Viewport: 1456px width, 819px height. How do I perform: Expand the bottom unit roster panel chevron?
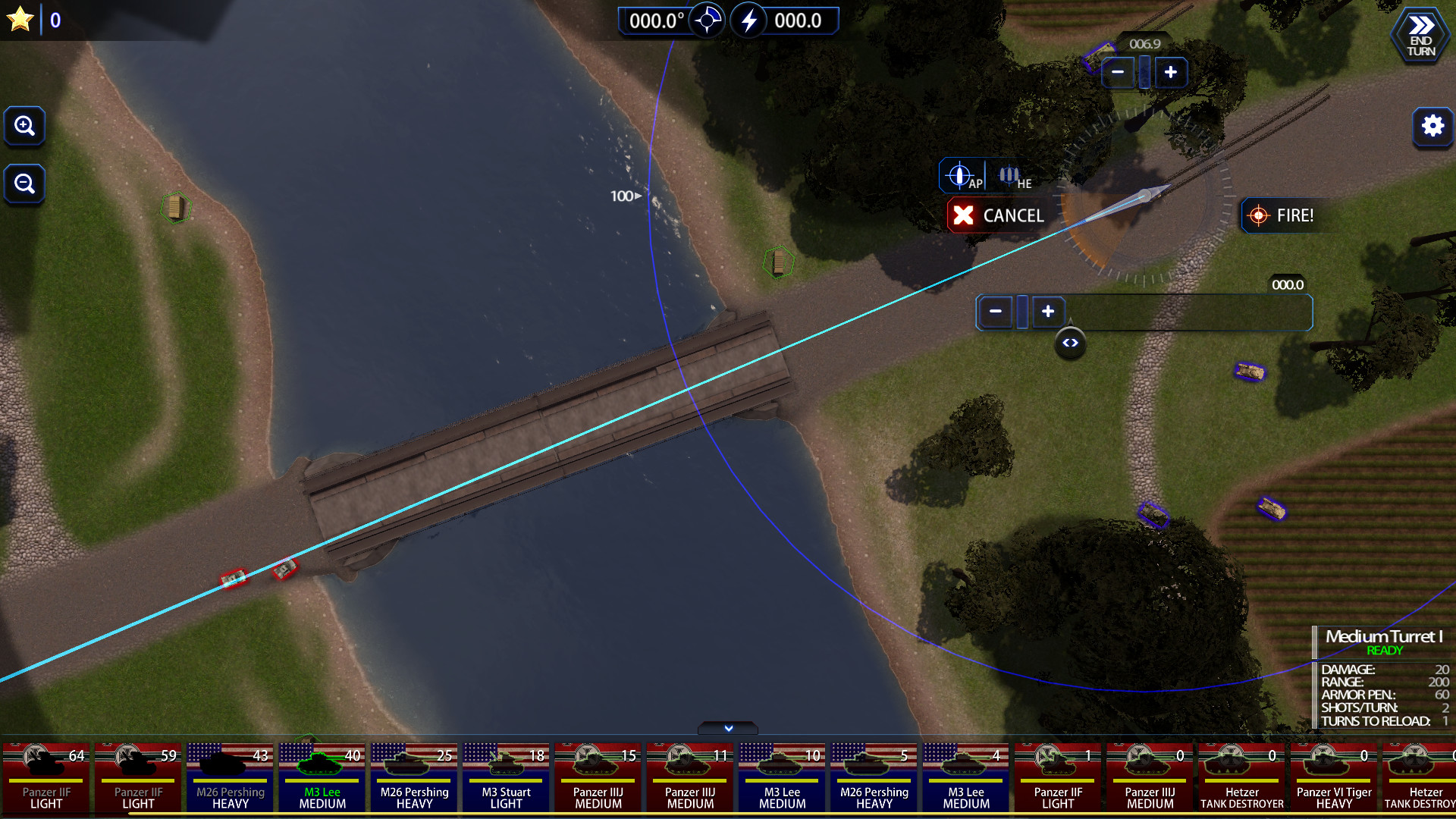726,728
